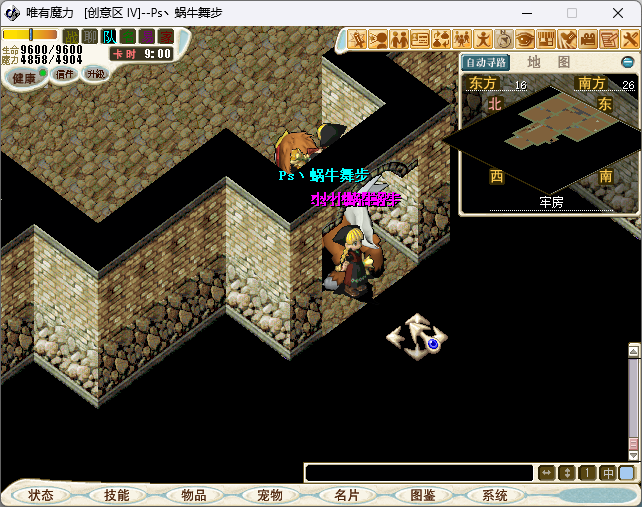This screenshot has width=642, height=507.
Task: Click the 健康 health button
Action: (x=24, y=77)
